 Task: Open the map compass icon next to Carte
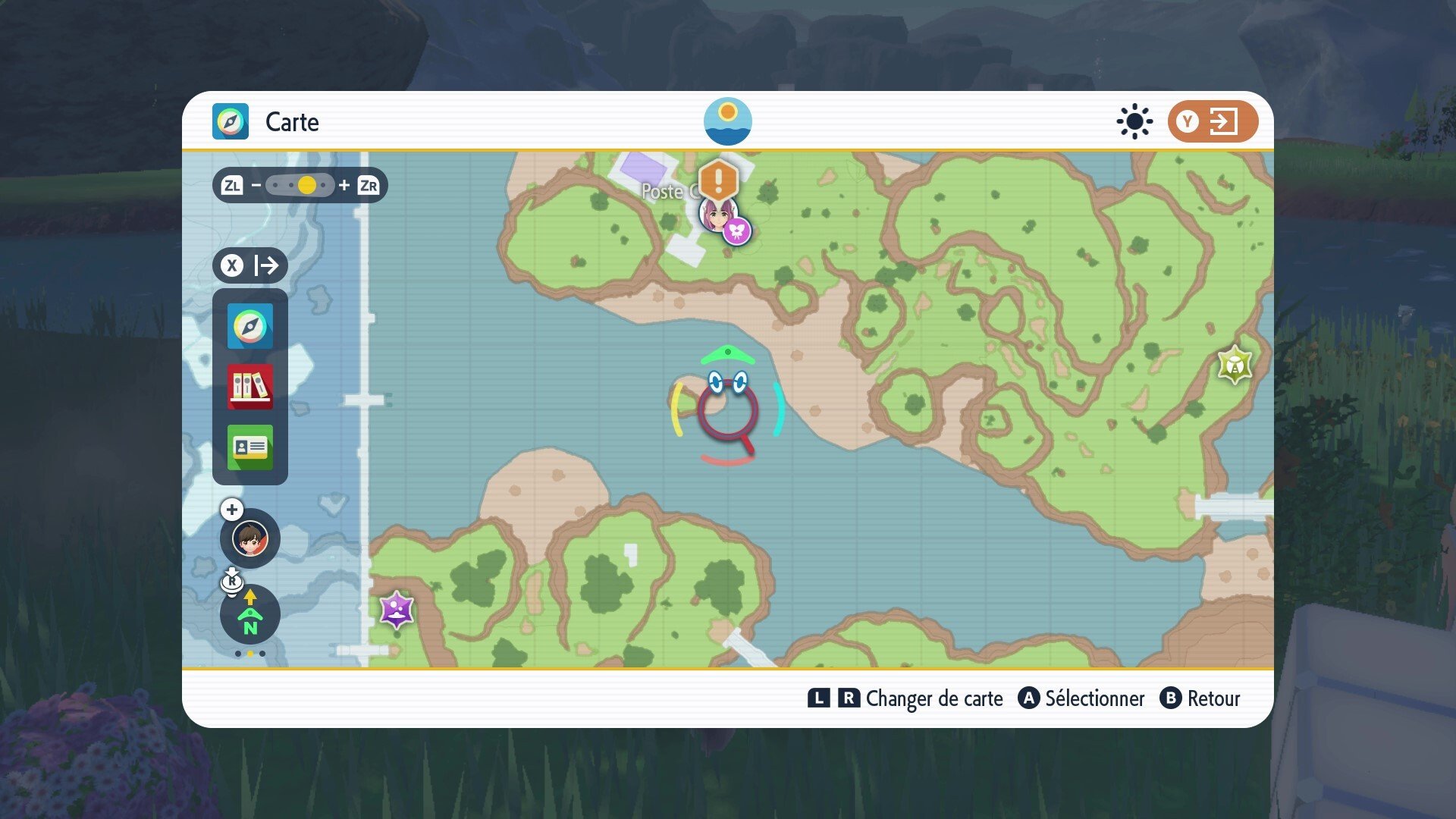coord(231,121)
